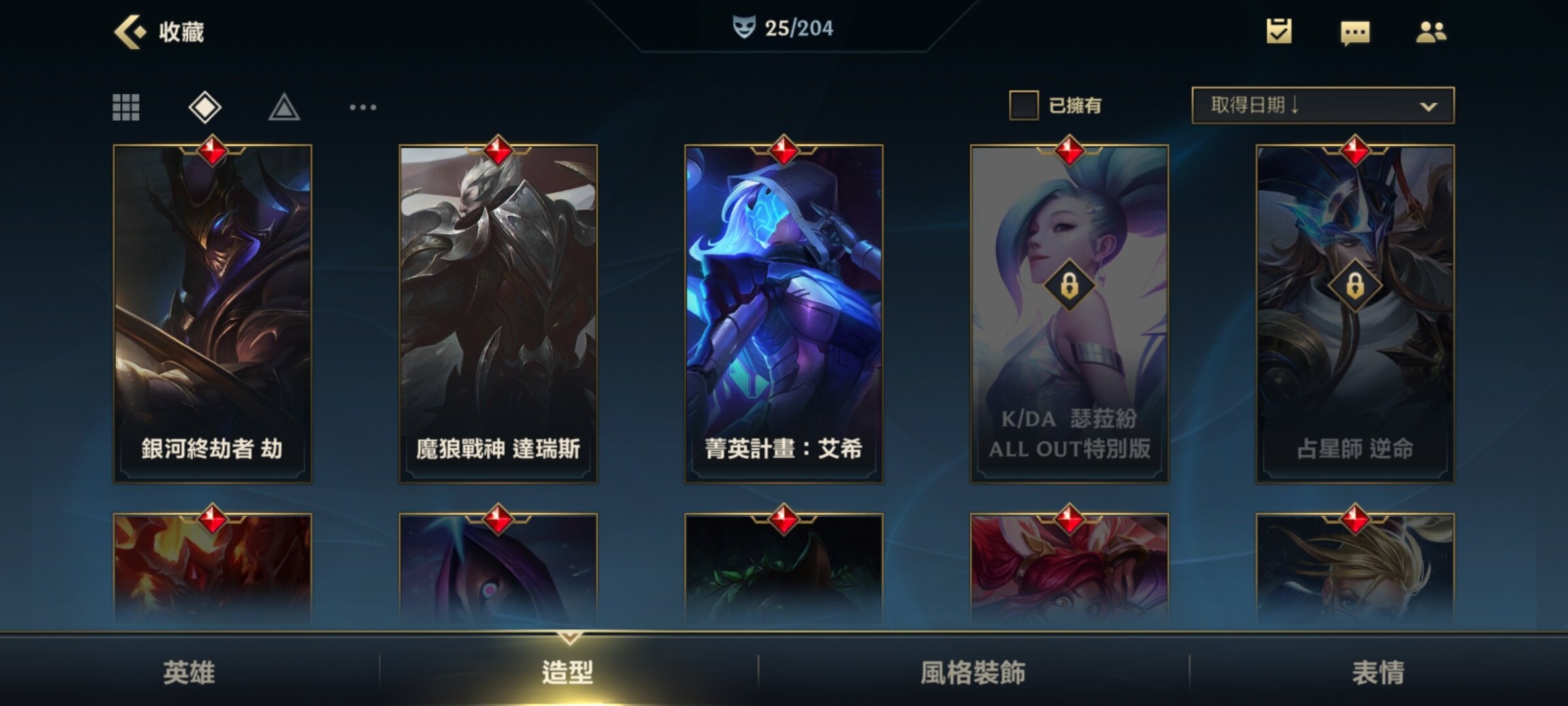Select the triangle filter icon
This screenshot has width=1568, height=706.
pos(284,107)
